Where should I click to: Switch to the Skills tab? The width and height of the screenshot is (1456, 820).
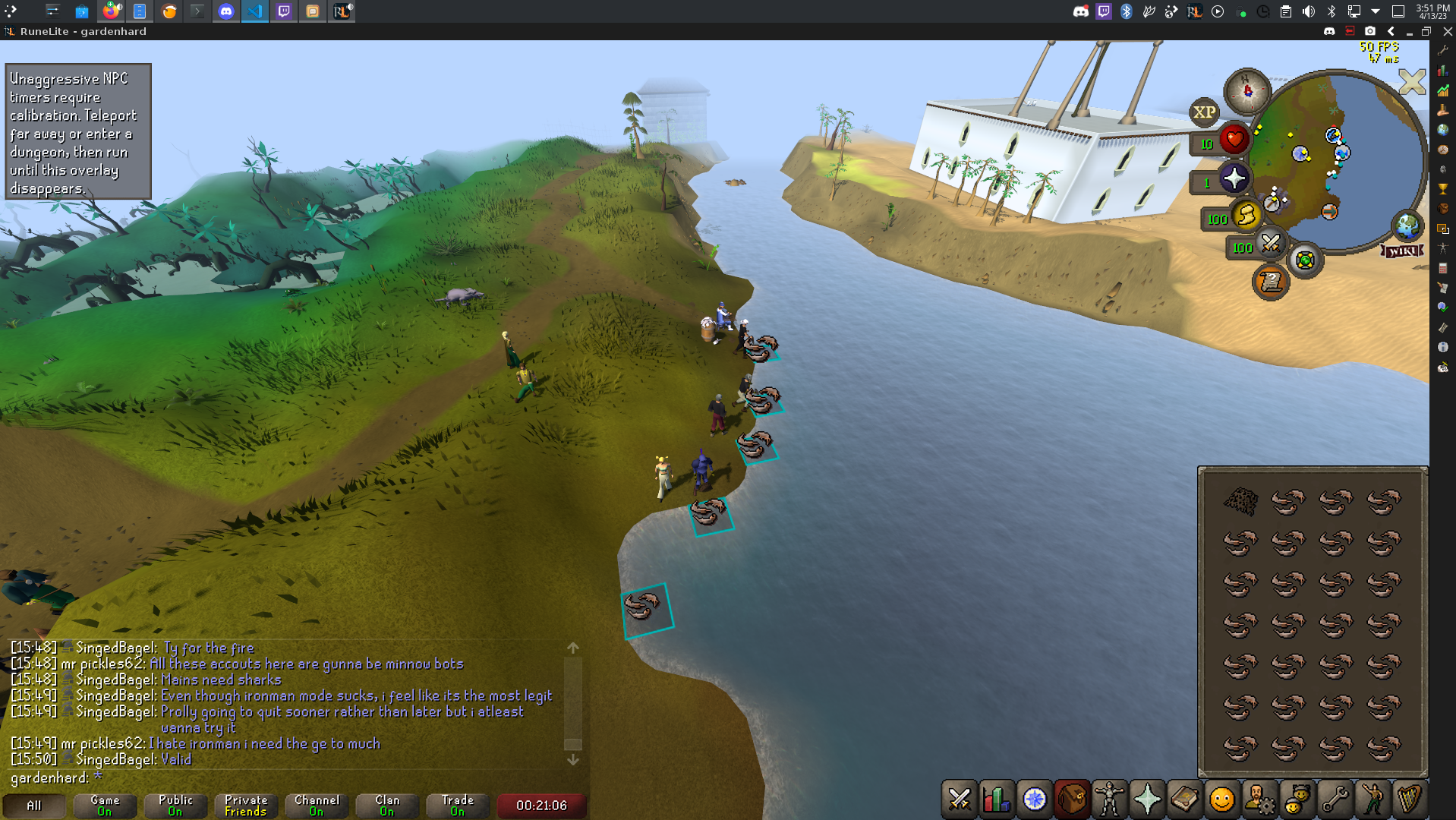[996, 799]
